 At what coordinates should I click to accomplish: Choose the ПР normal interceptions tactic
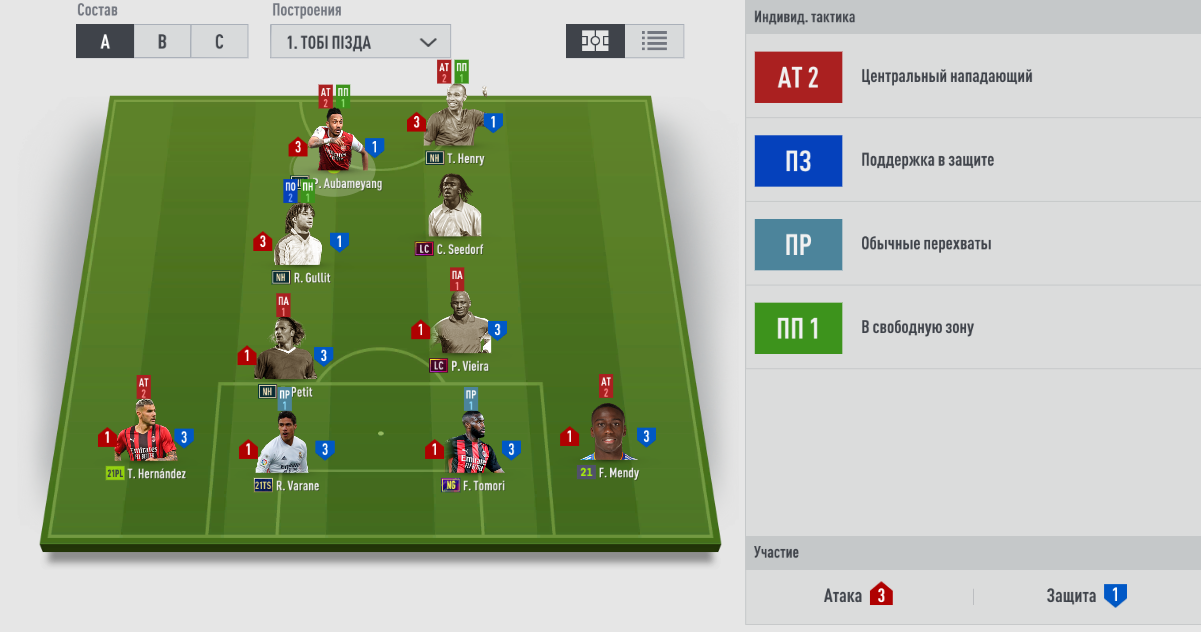[798, 245]
